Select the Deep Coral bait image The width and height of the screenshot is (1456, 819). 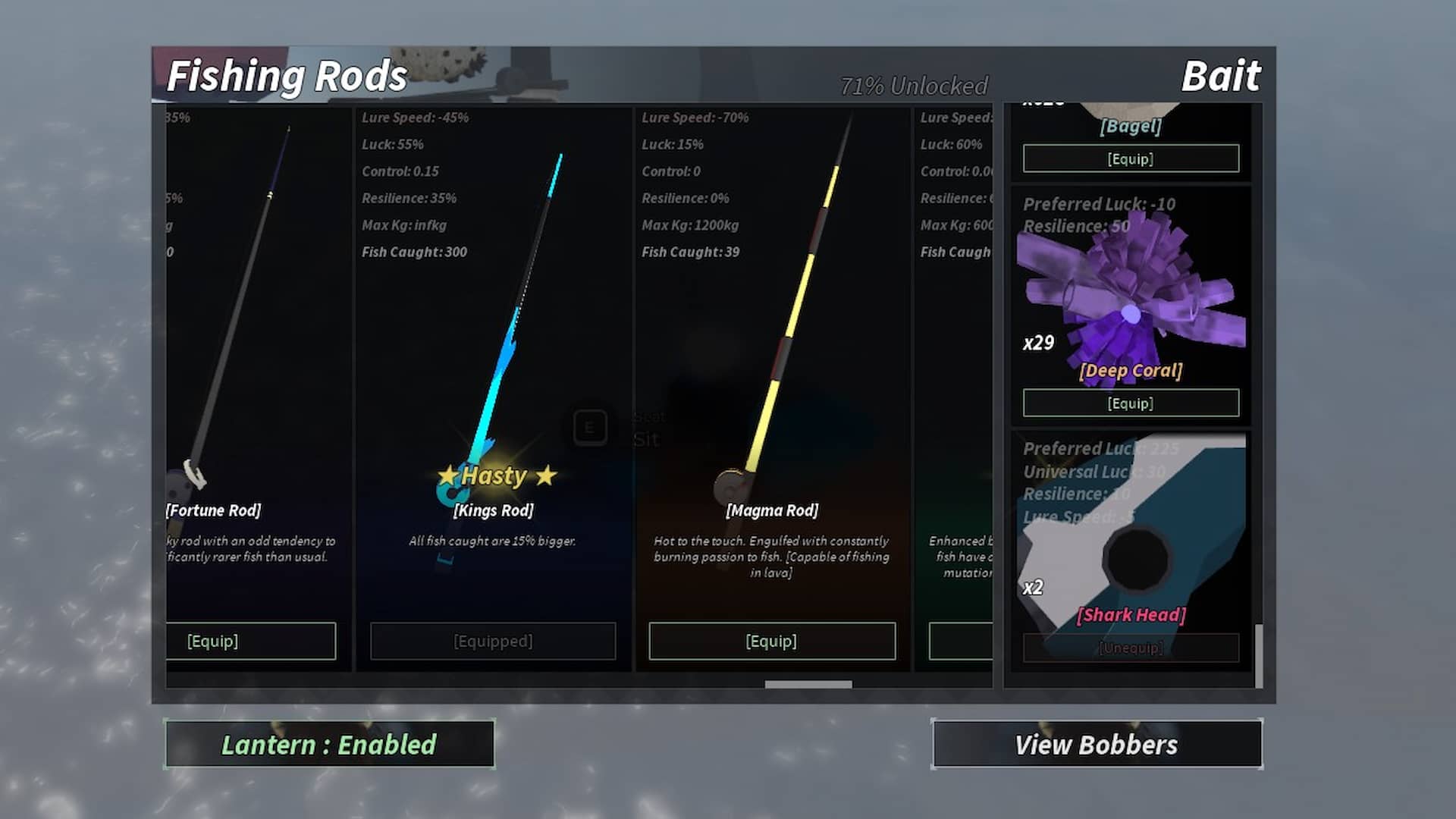coord(1131,296)
